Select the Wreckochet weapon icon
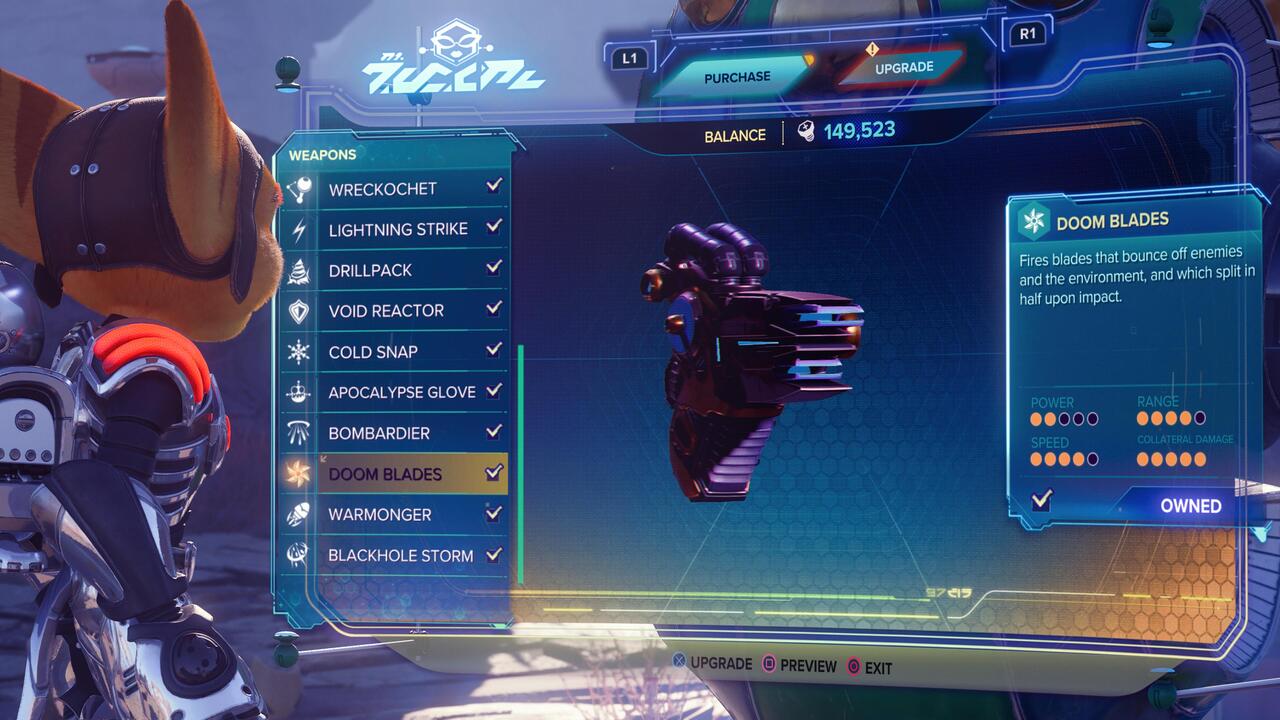 [300, 187]
